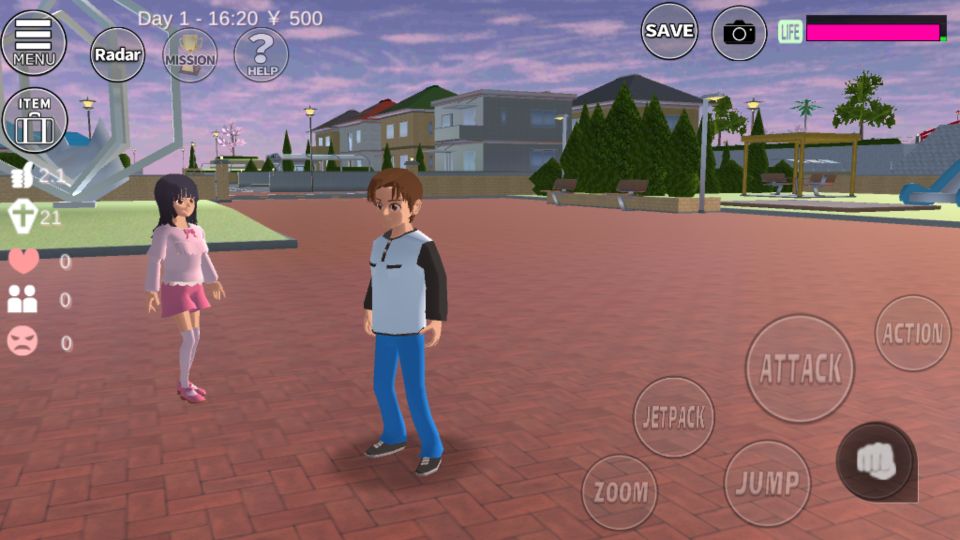Select the fist weapon icon
This screenshot has height=540, width=960.
click(875, 460)
